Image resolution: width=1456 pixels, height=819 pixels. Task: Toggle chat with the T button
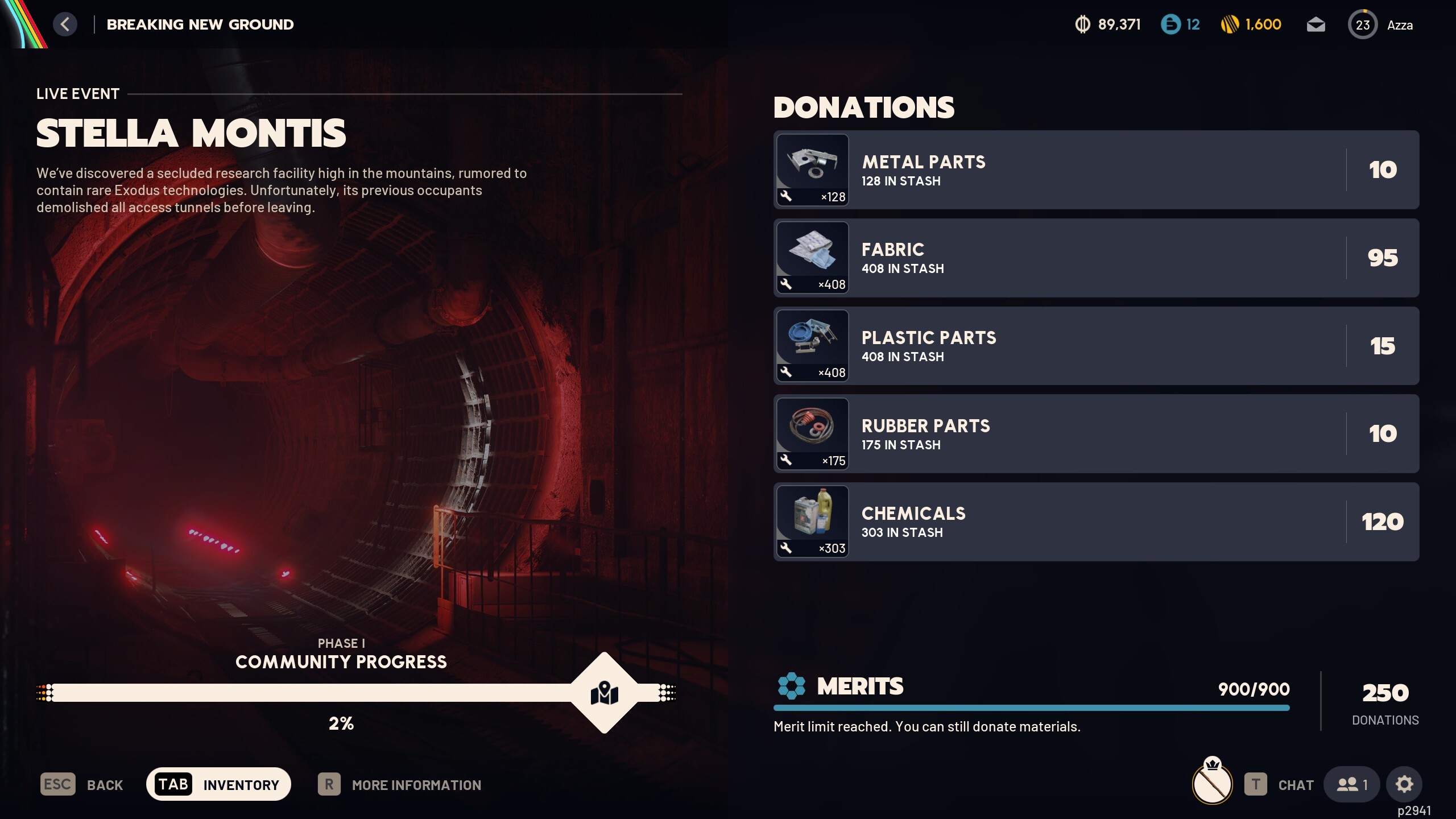1255,784
